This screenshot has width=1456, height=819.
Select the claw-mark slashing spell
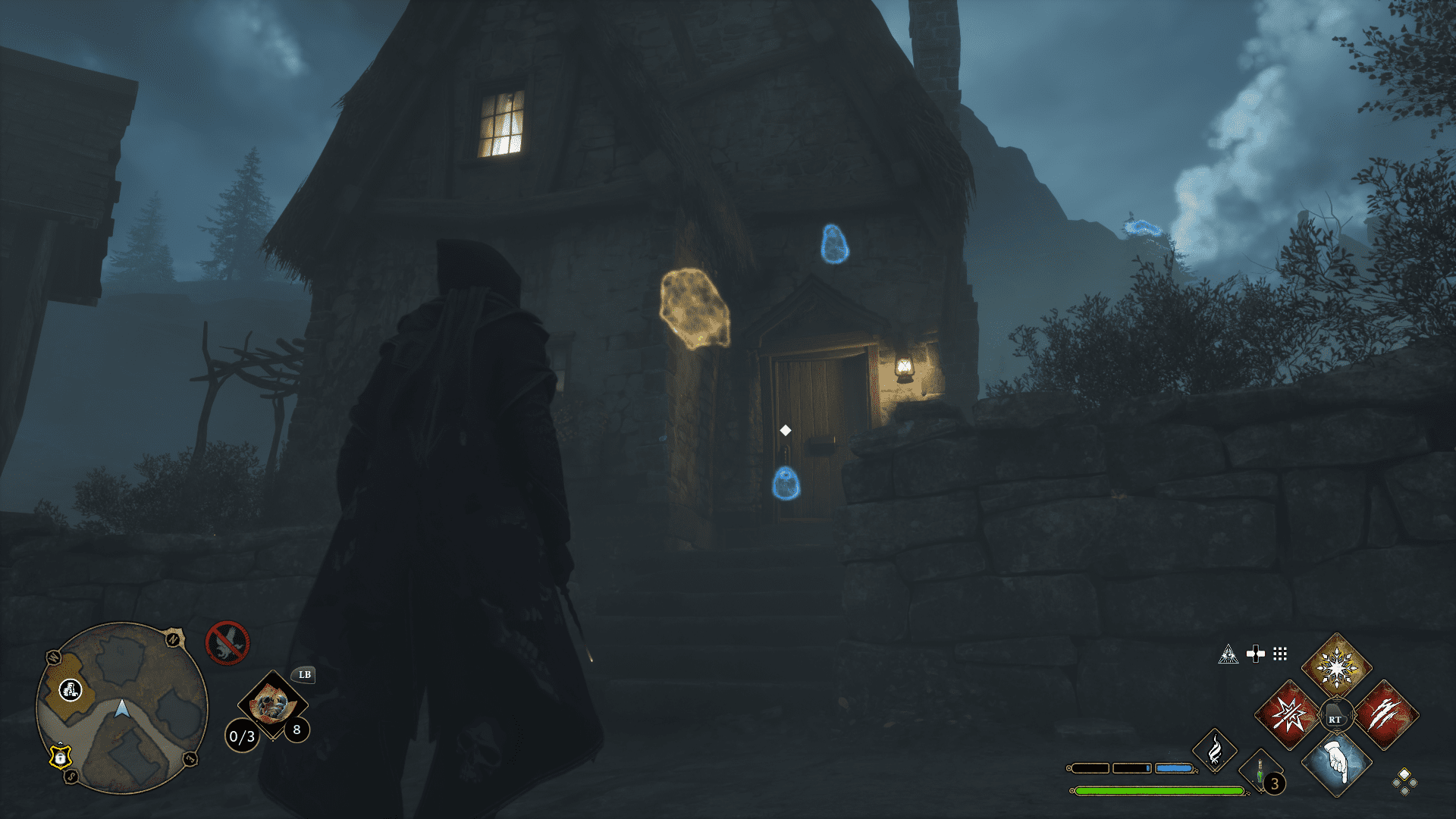click(1387, 713)
